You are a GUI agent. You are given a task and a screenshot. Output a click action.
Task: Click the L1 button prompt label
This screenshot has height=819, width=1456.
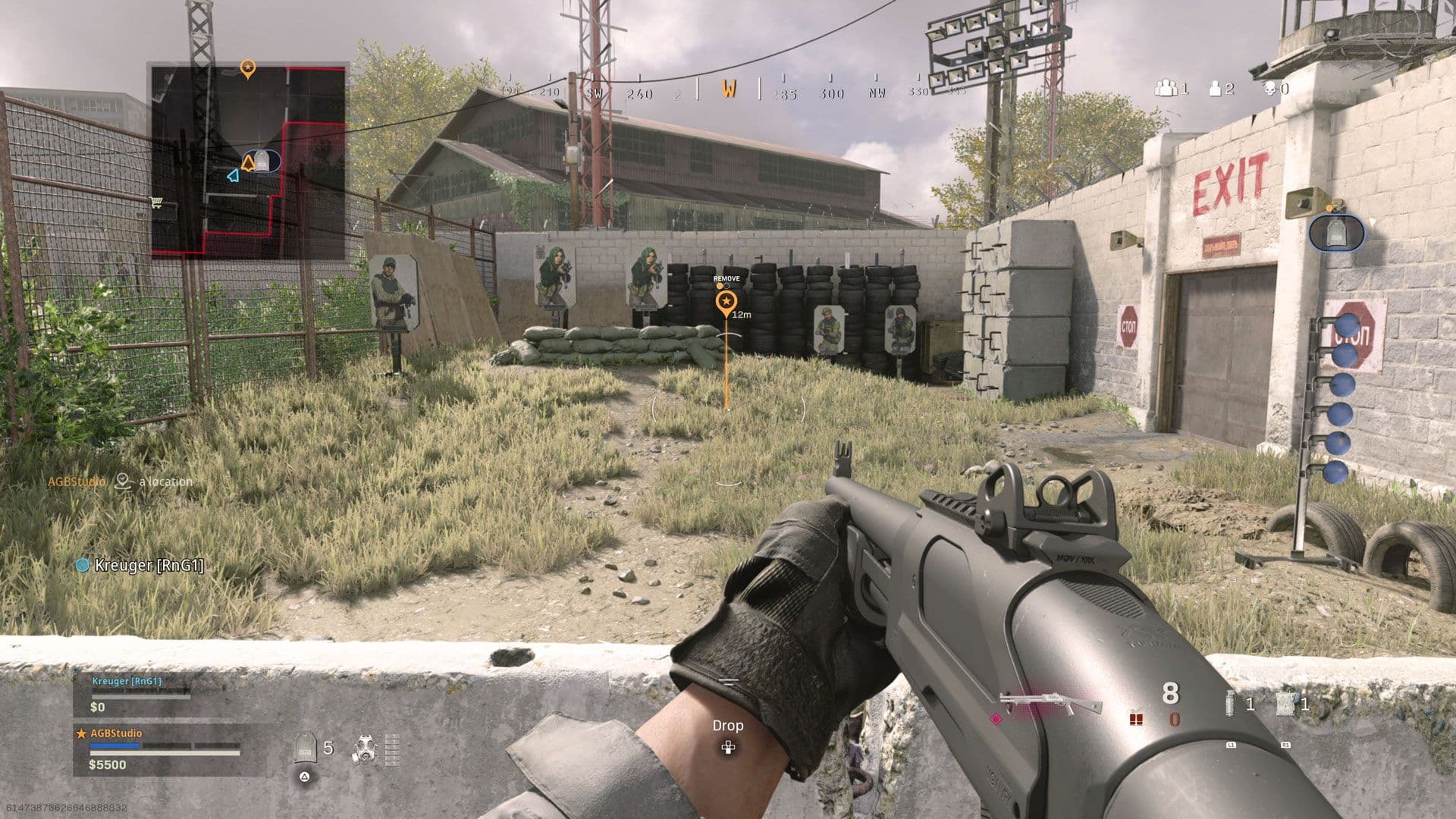[x=1231, y=745]
